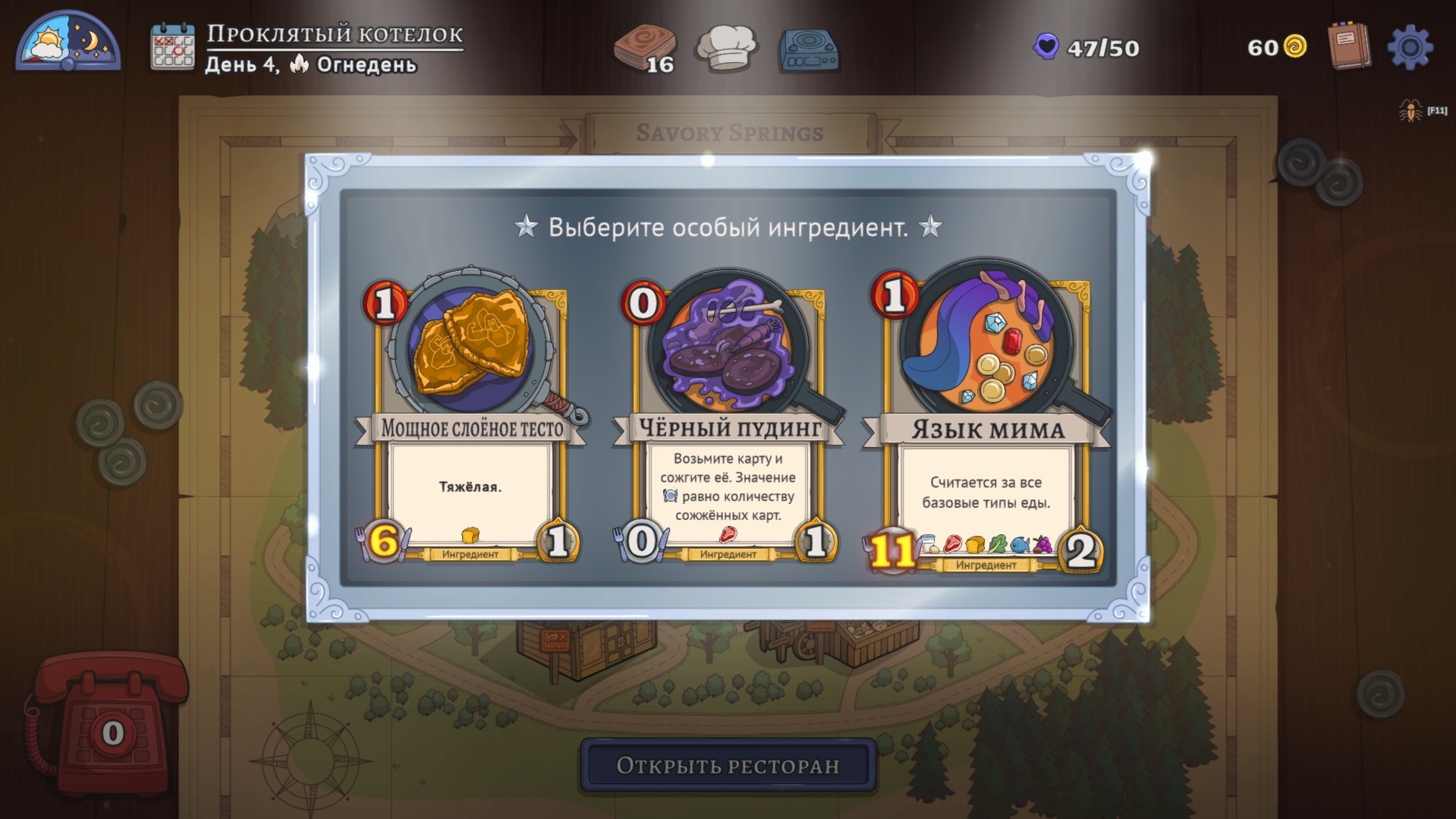Click the chef hat icon

(727, 47)
